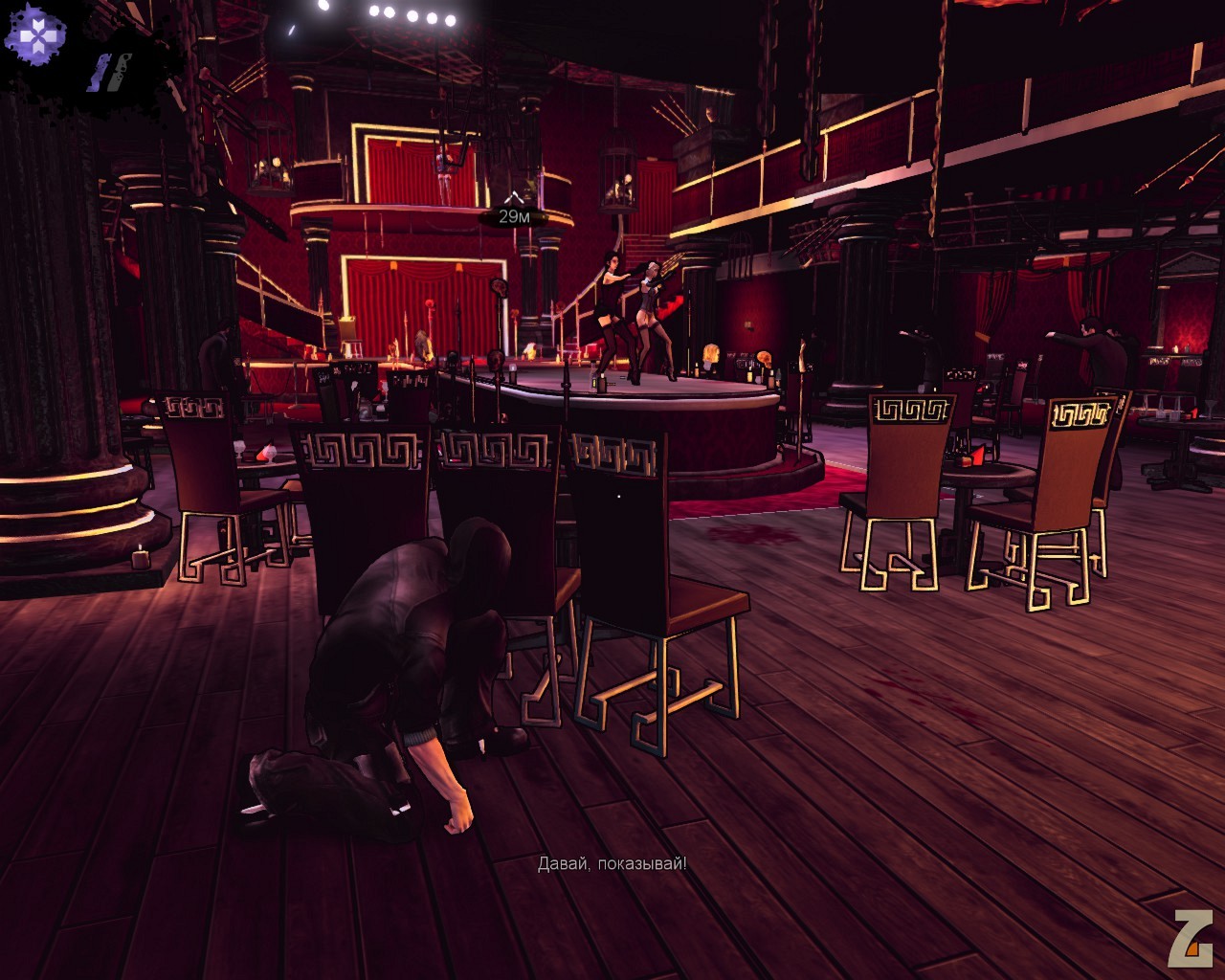
Task: Click the 29м objective distance marker
Action: (514, 216)
